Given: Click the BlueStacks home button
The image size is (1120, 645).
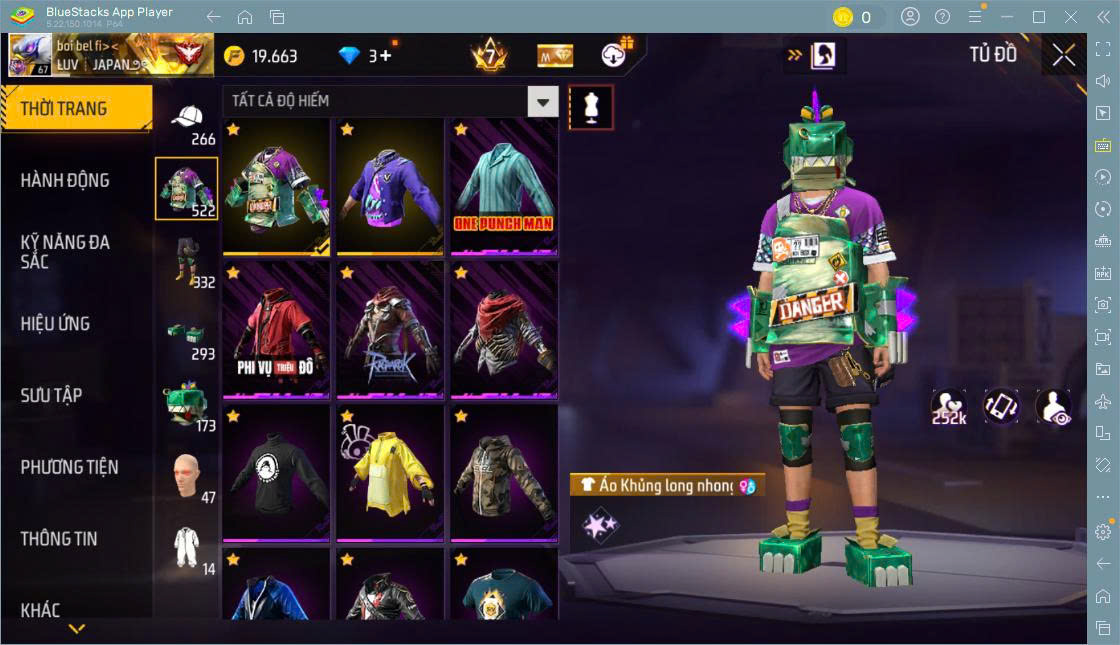Looking at the screenshot, I should (245, 17).
